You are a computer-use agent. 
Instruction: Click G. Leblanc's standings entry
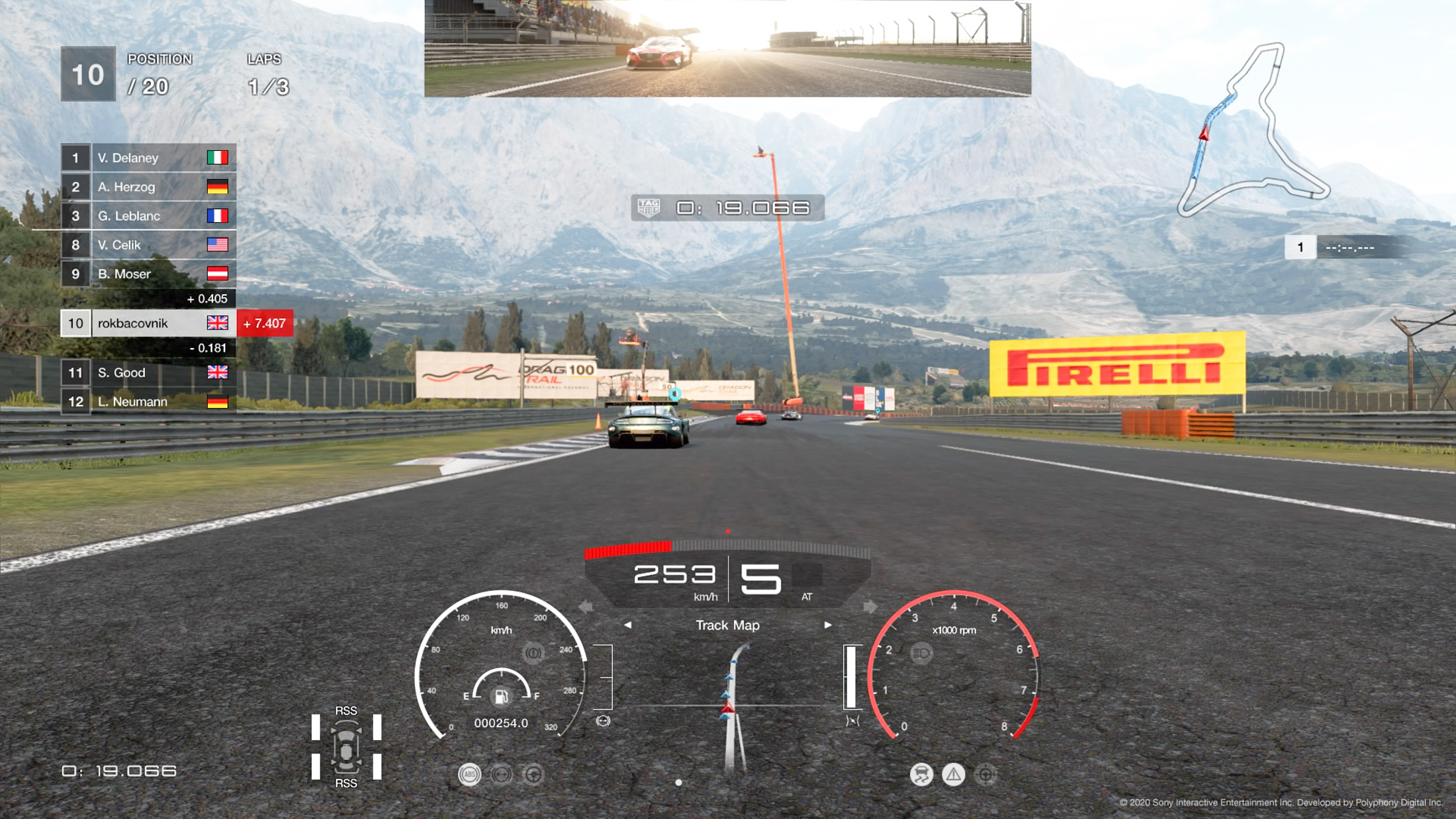click(148, 216)
